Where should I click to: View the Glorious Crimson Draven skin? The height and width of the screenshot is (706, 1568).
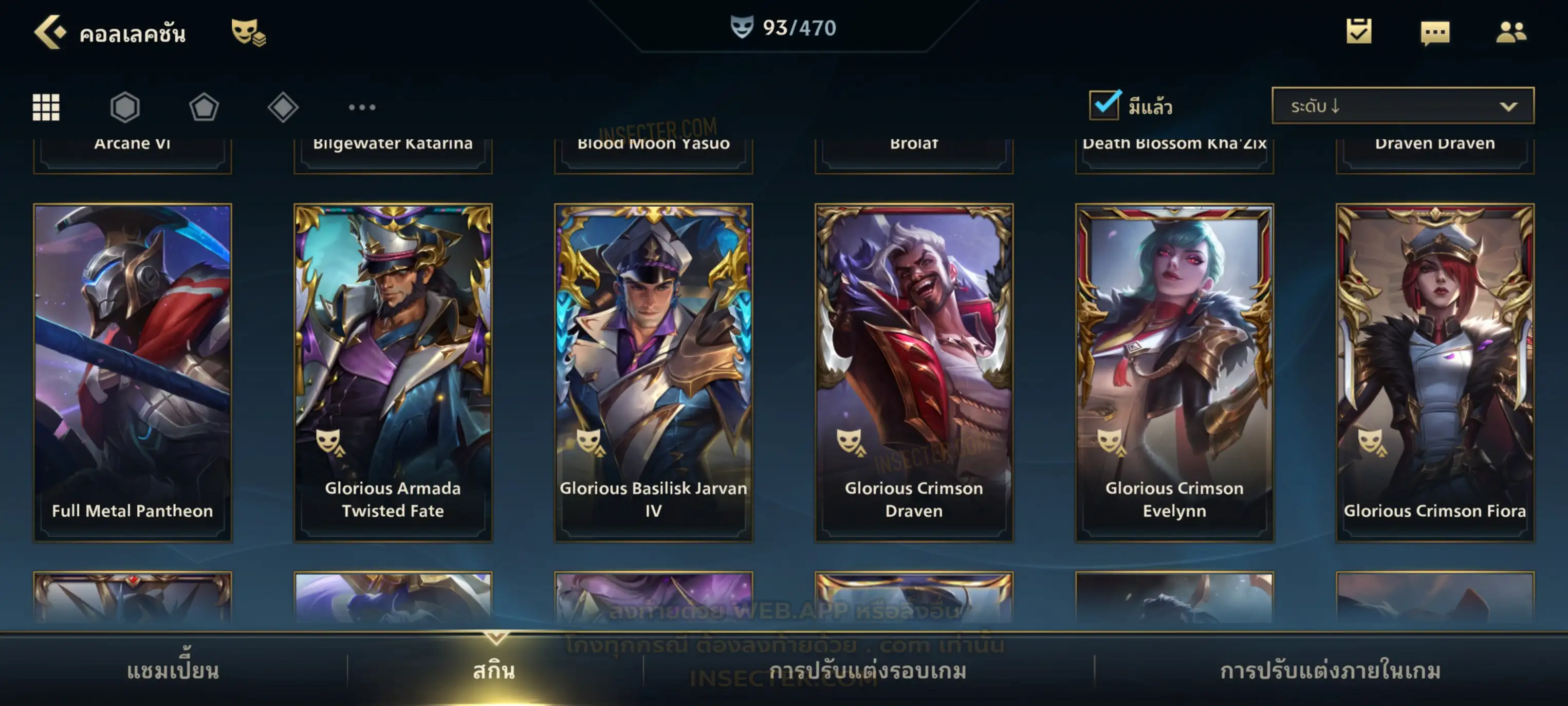coord(914,372)
